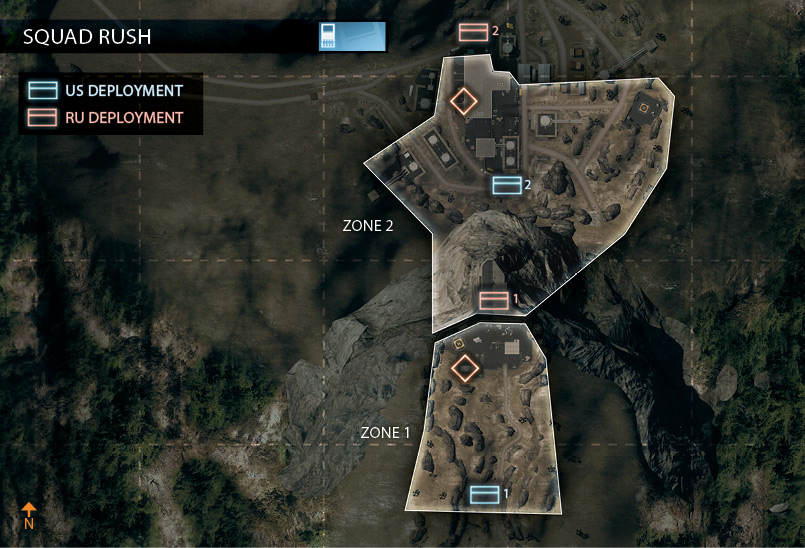Image resolution: width=805 pixels, height=548 pixels.
Task: Select the Zone 1 objective diamond marker
Action: (463, 368)
